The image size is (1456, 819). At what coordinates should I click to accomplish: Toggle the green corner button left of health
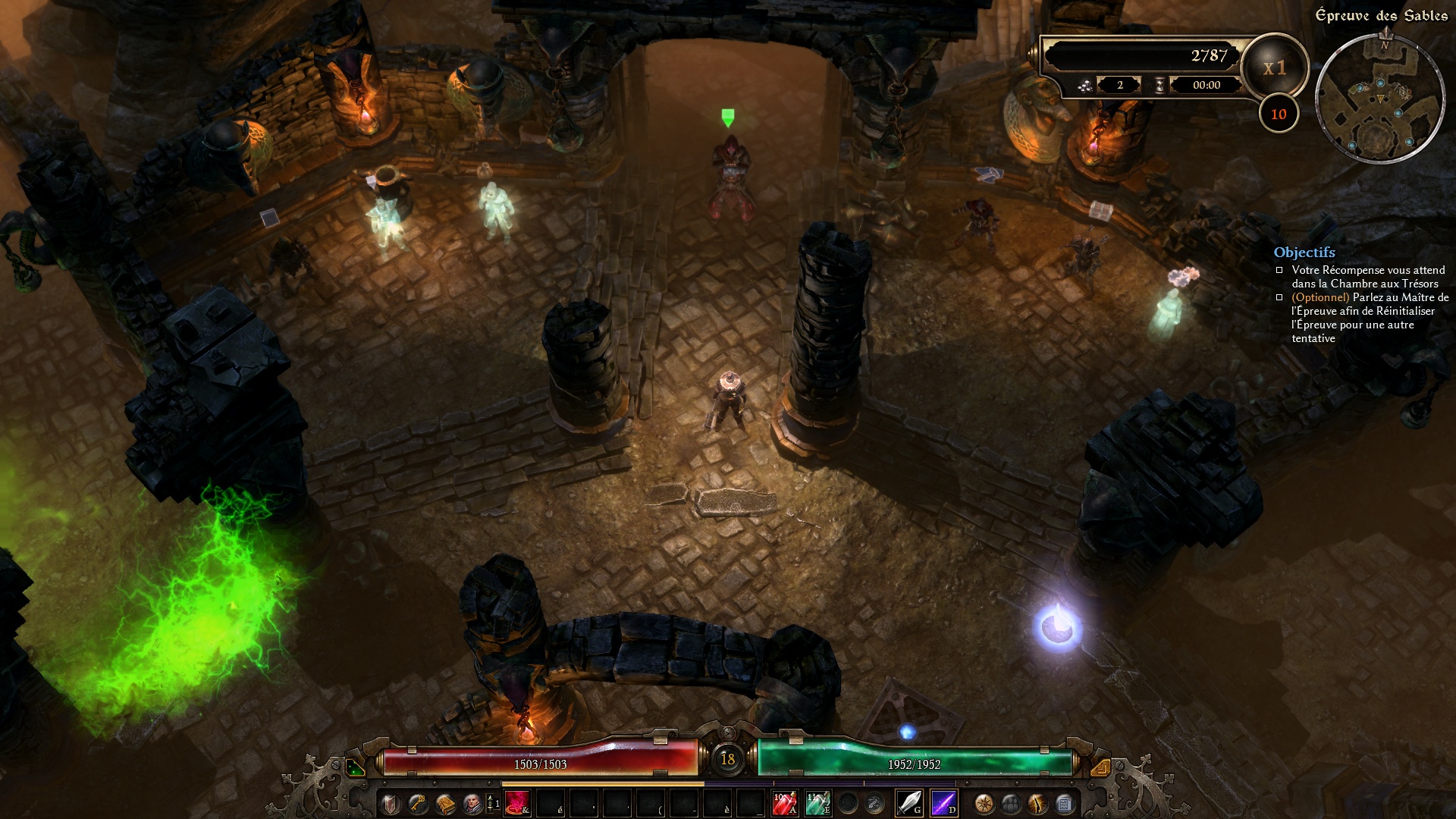tap(355, 767)
